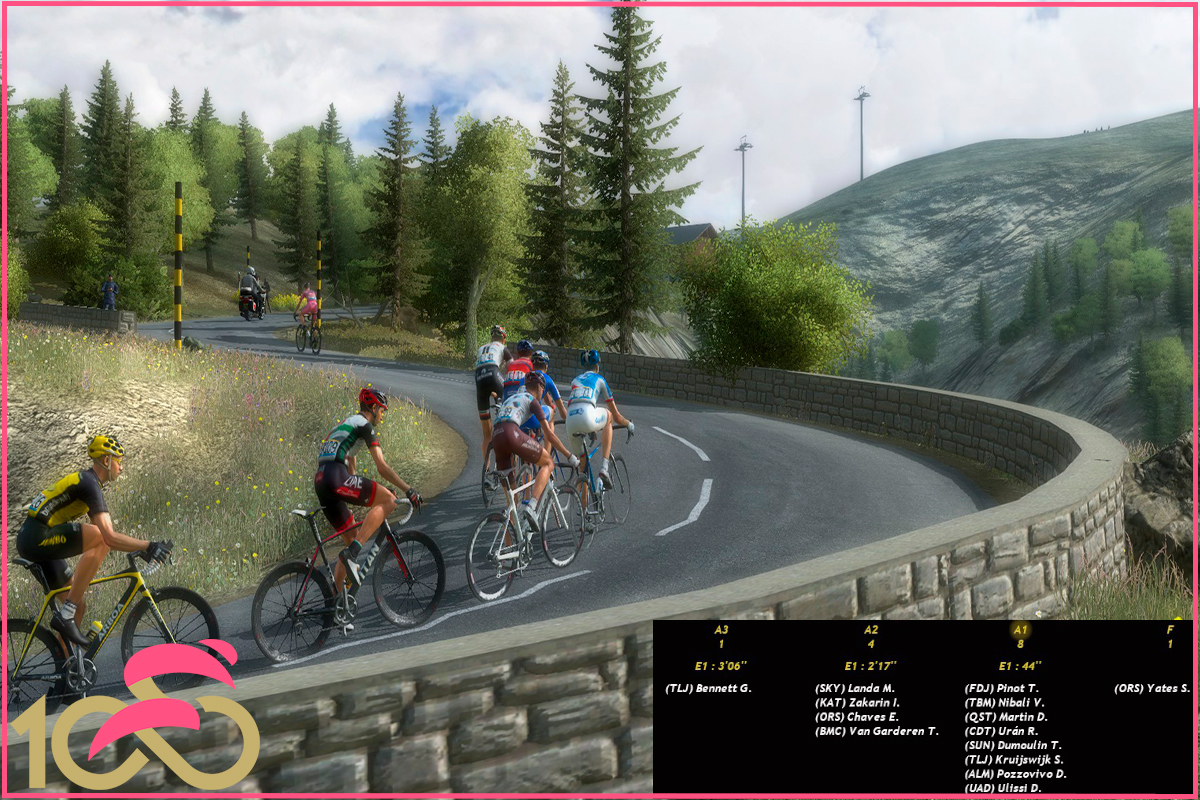Select the highlighted A1 group header
The width and height of the screenshot is (1200, 800).
pyautogui.click(x=1020, y=630)
